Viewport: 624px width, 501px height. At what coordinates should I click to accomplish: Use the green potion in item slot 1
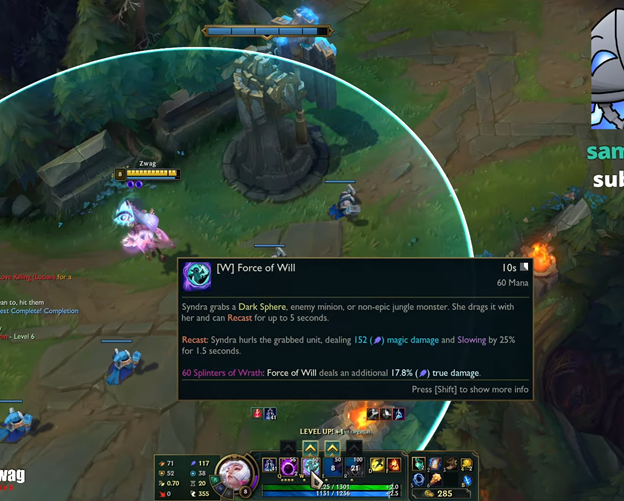coord(418,464)
